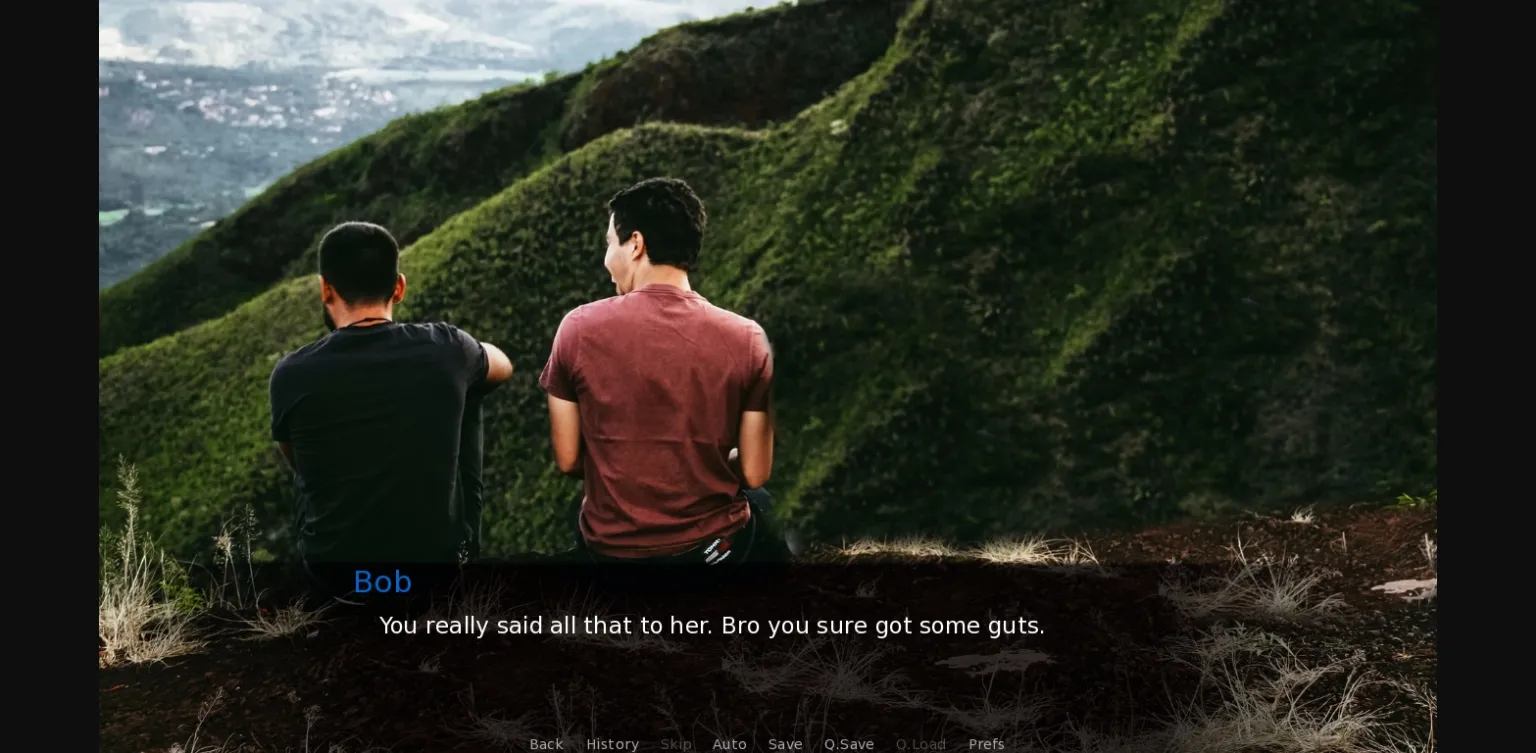Quick-load your last save with Q.Load
The height and width of the screenshot is (753, 1536).
point(920,744)
